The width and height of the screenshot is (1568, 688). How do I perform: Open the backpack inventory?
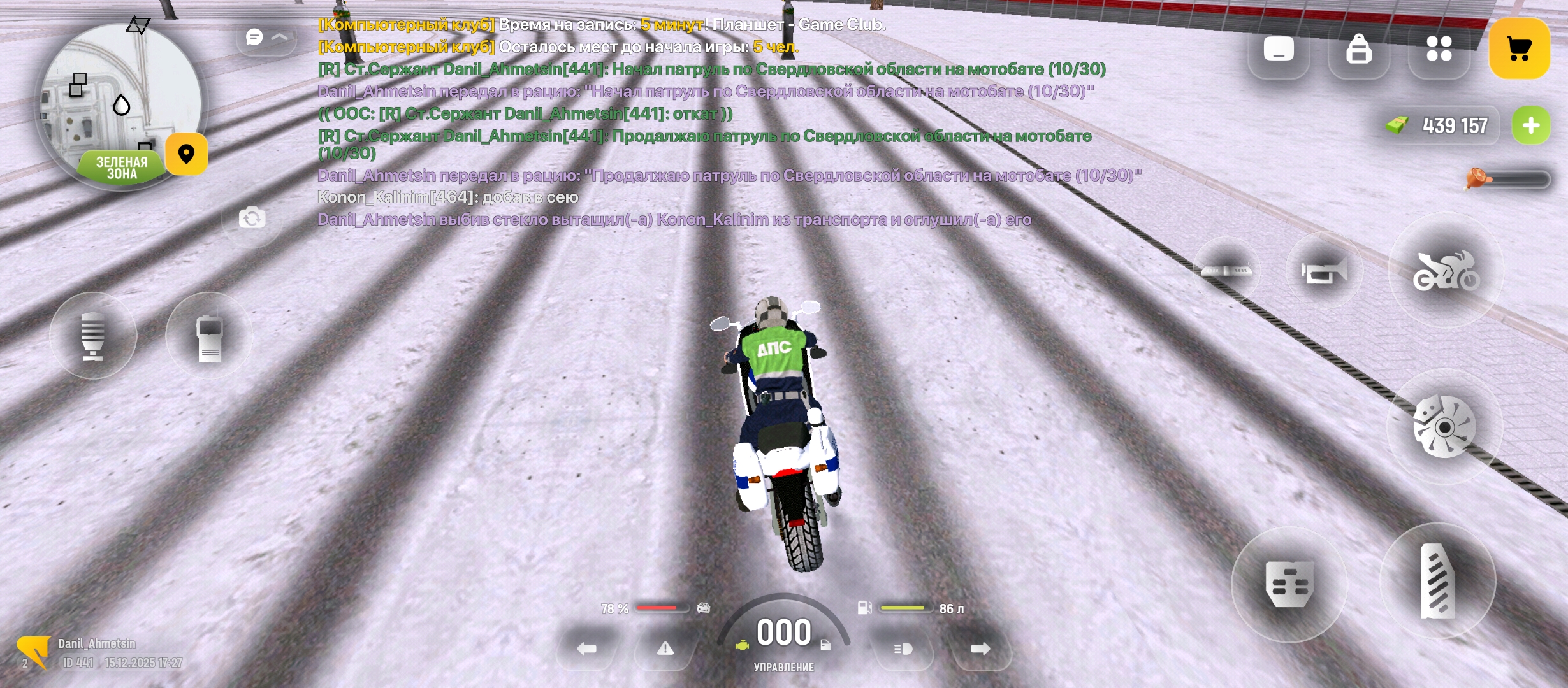click(x=1358, y=49)
